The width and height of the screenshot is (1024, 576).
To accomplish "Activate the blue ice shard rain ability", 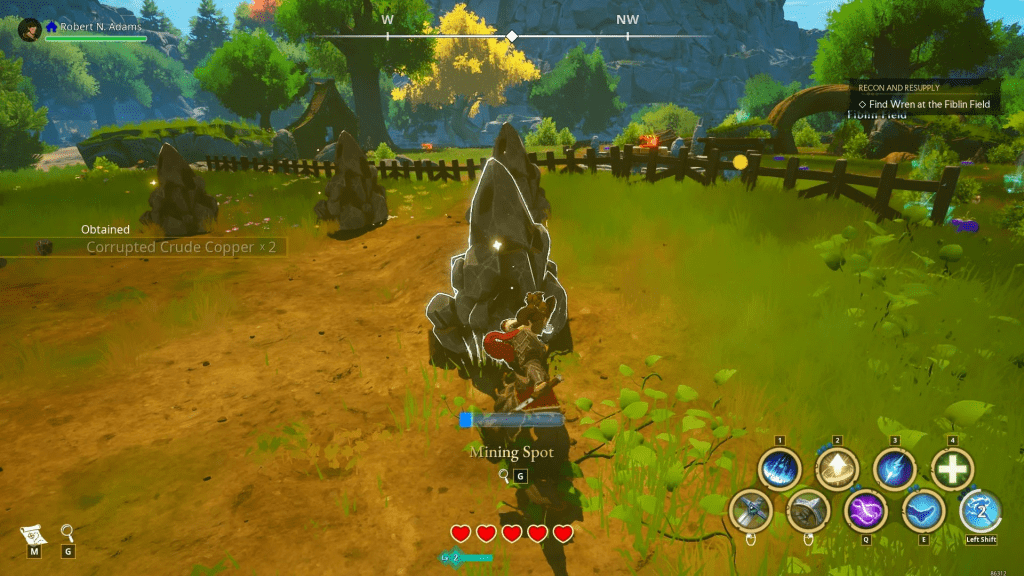I will pos(778,468).
